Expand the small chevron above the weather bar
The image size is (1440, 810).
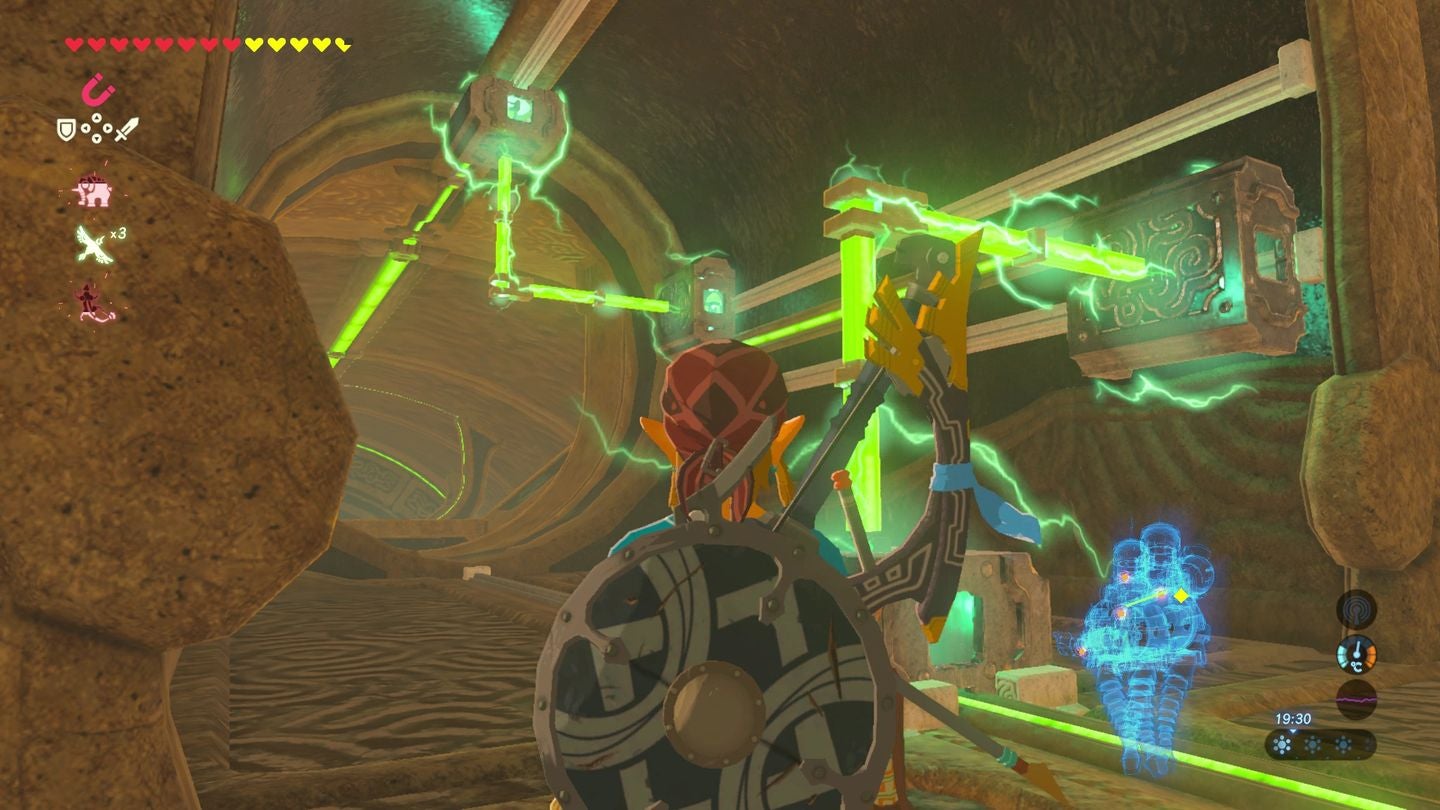click(x=1293, y=732)
